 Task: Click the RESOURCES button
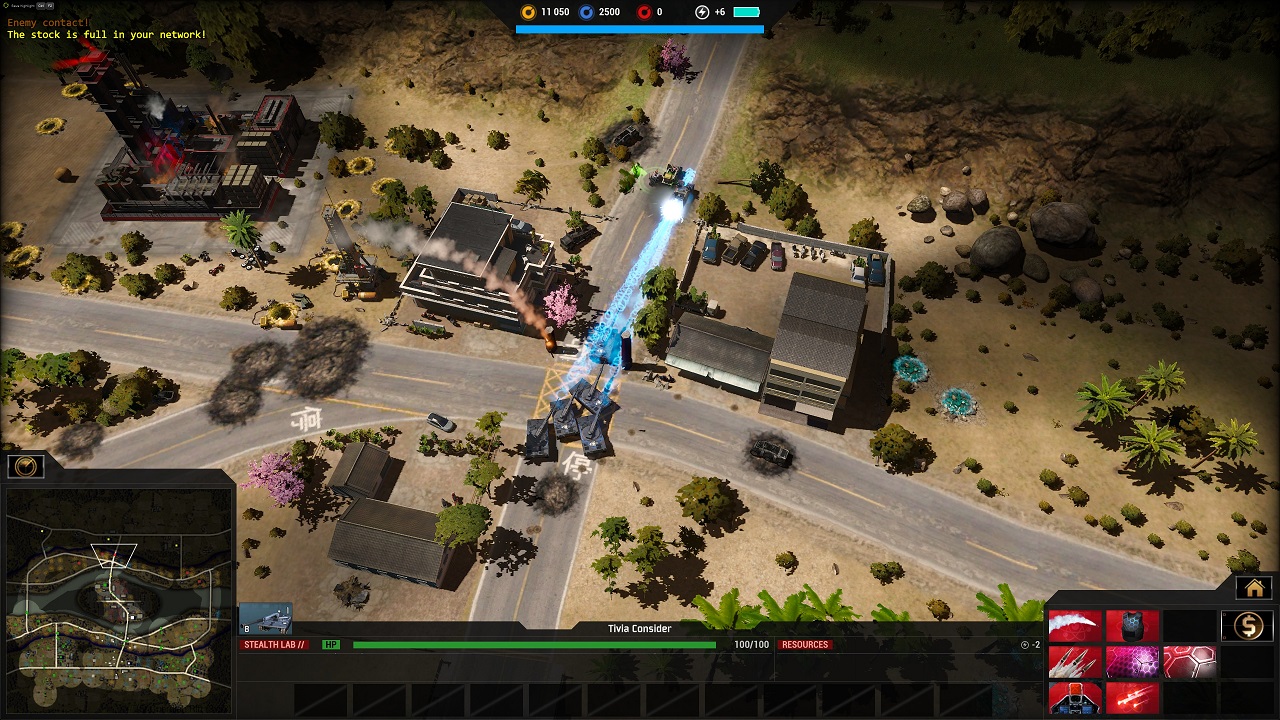(805, 644)
